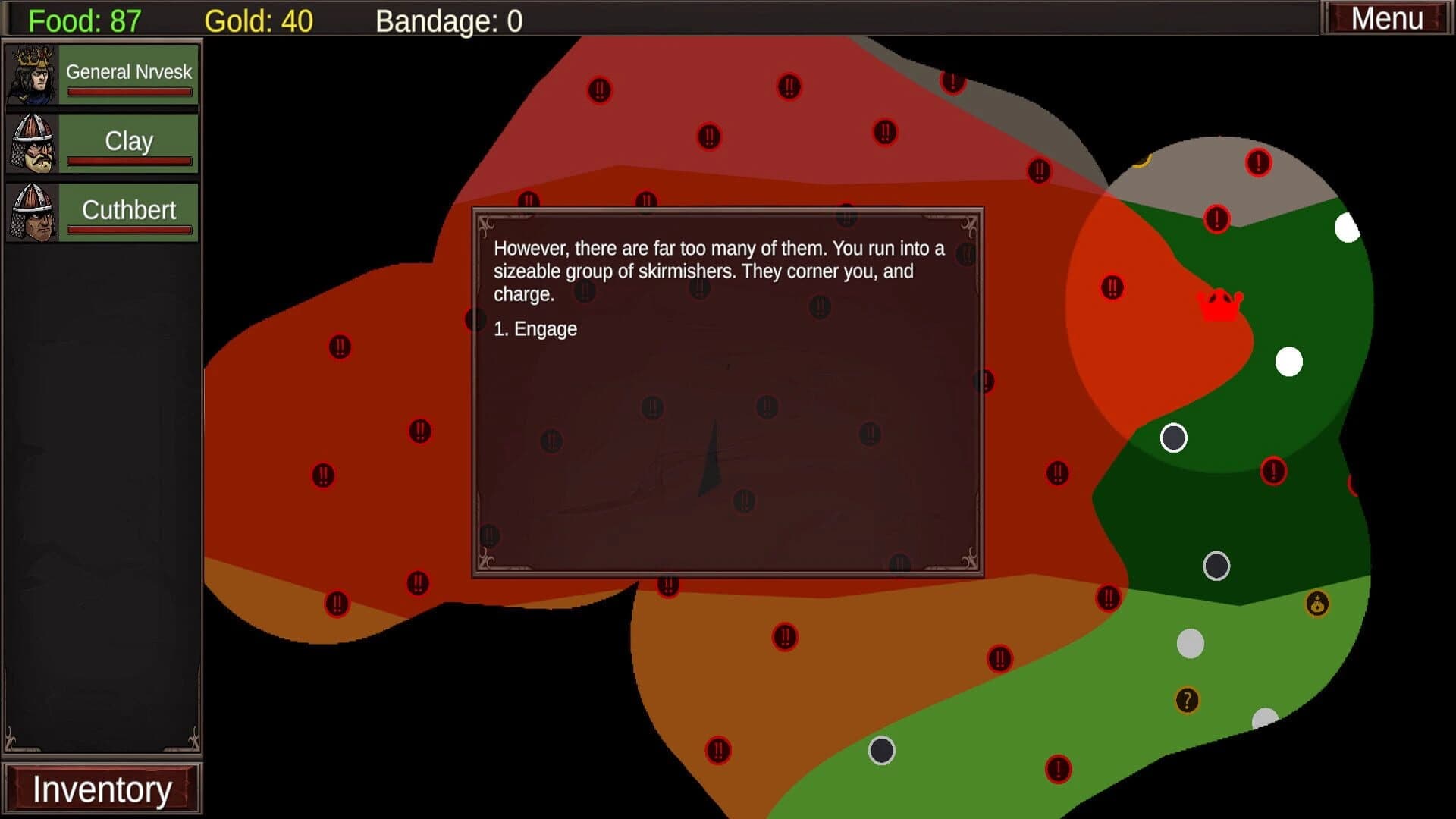Click the gray dot in light green territory
1456x819 pixels.
tap(1191, 643)
